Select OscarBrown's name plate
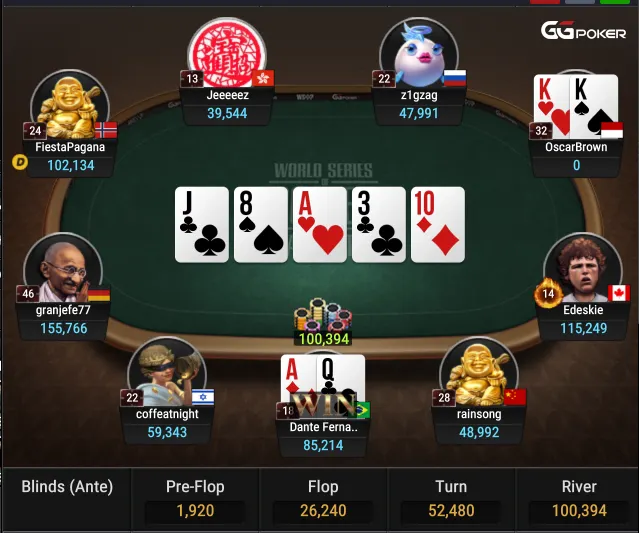The height and width of the screenshot is (533, 639). point(575,156)
